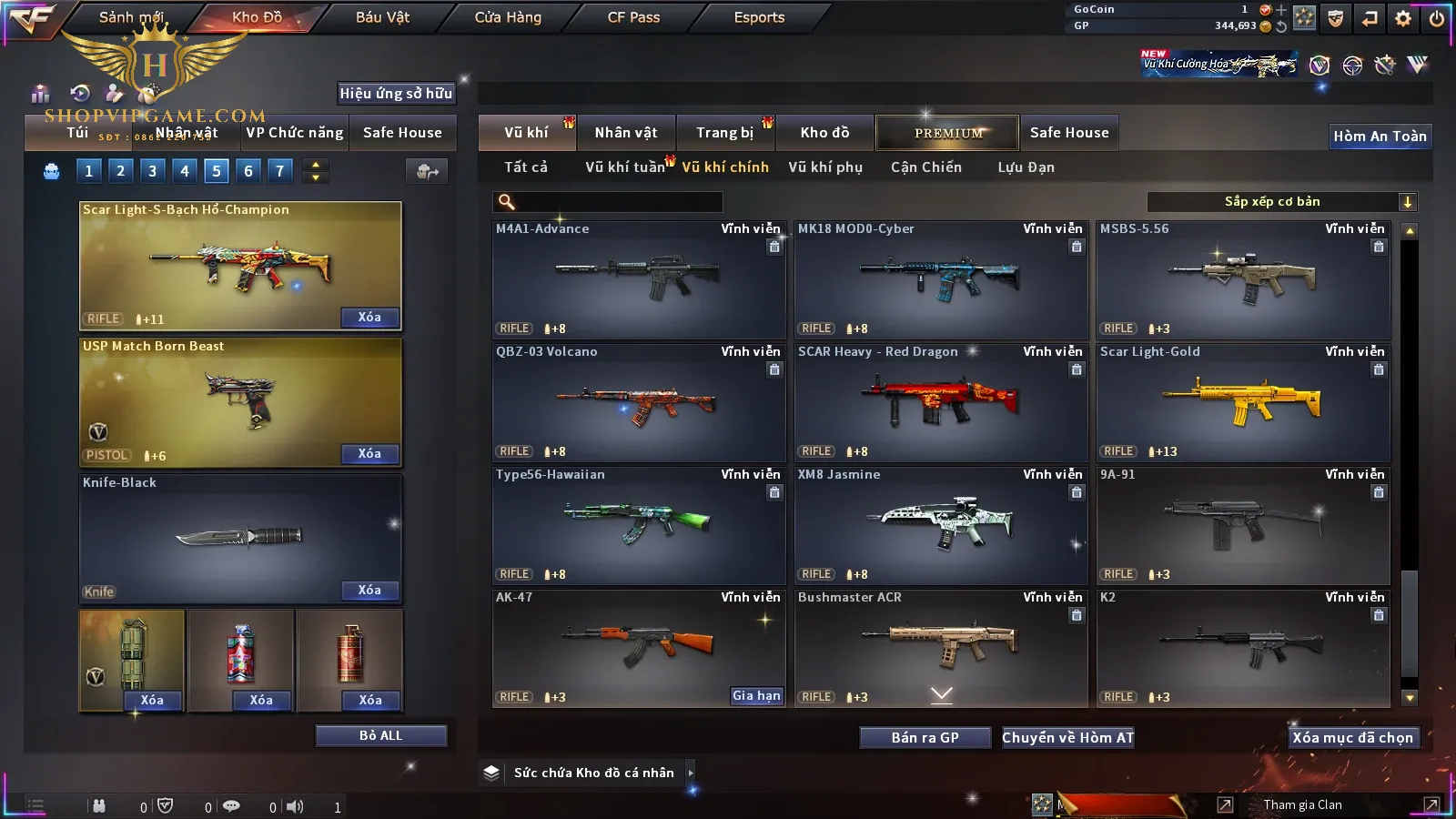The width and height of the screenshot is (1456, 819).
Task: Open the Sắp xếp cơ bản sort dropdown
Action: click(1281, 202)
